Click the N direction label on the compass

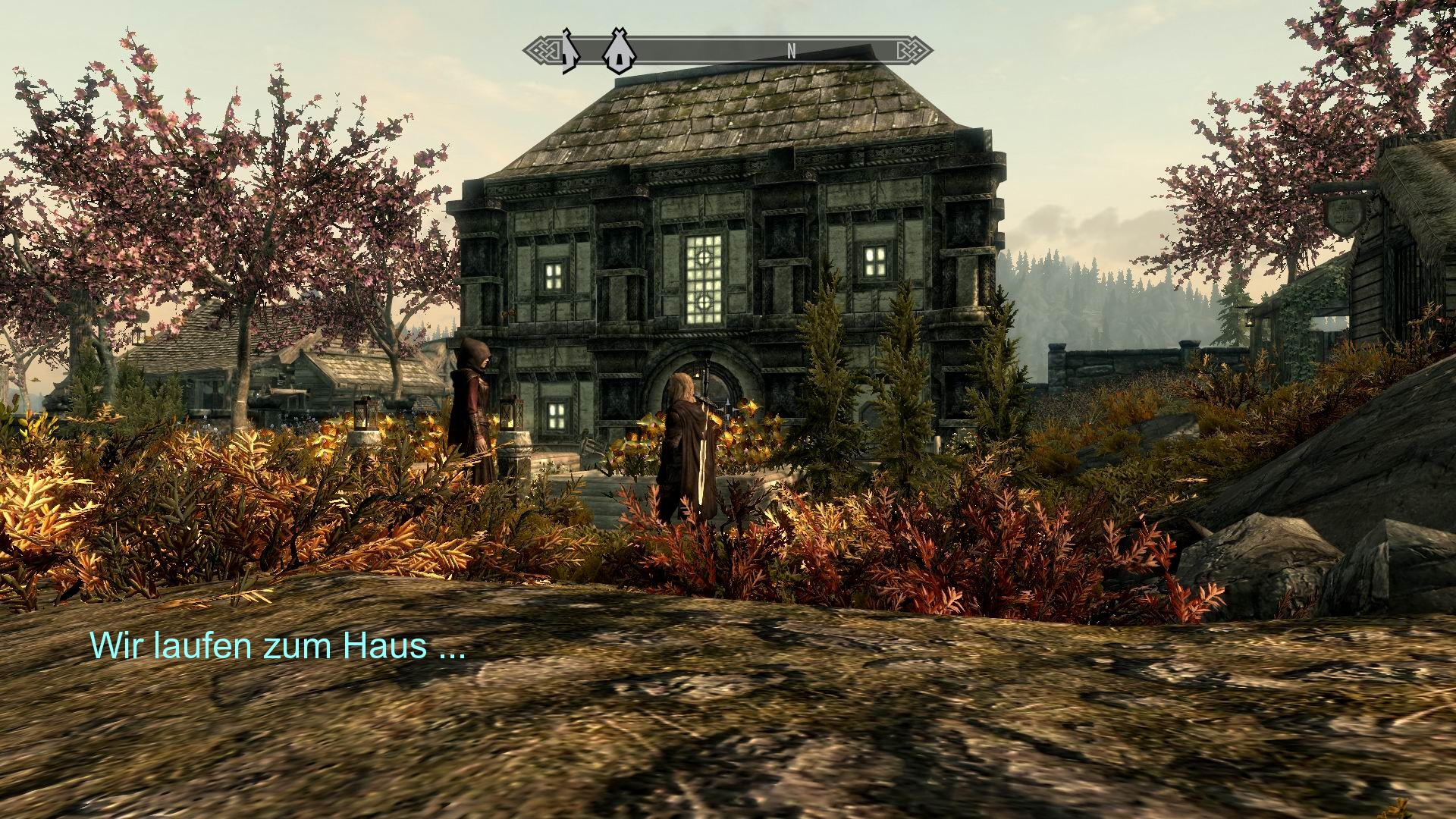pos(792,52)
